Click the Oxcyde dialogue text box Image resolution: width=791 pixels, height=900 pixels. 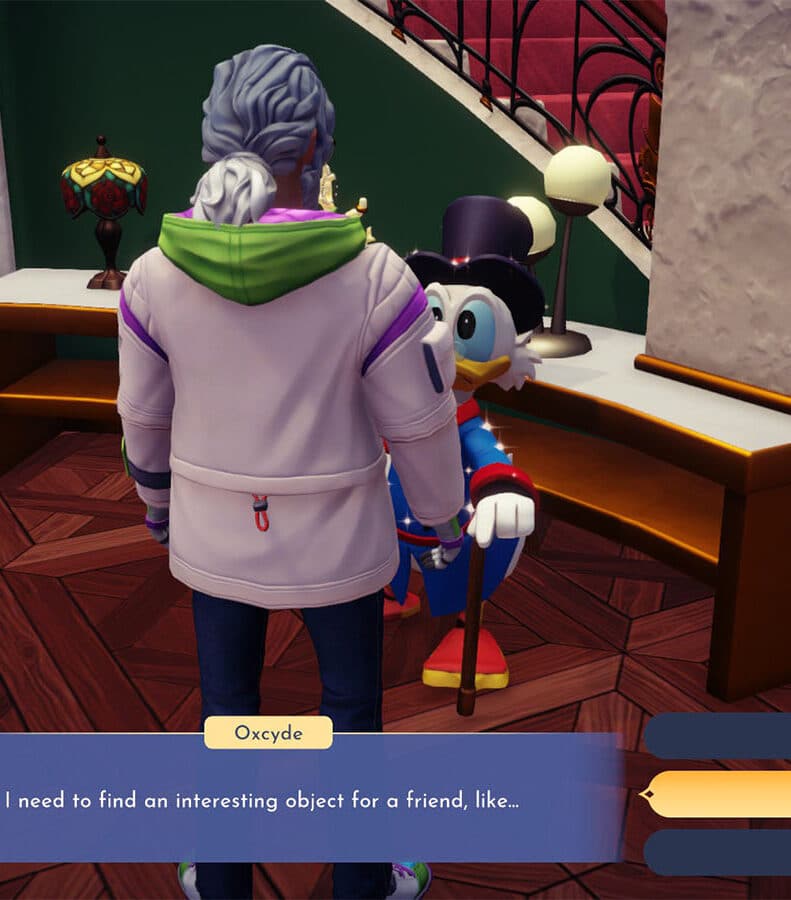(310, 800)
